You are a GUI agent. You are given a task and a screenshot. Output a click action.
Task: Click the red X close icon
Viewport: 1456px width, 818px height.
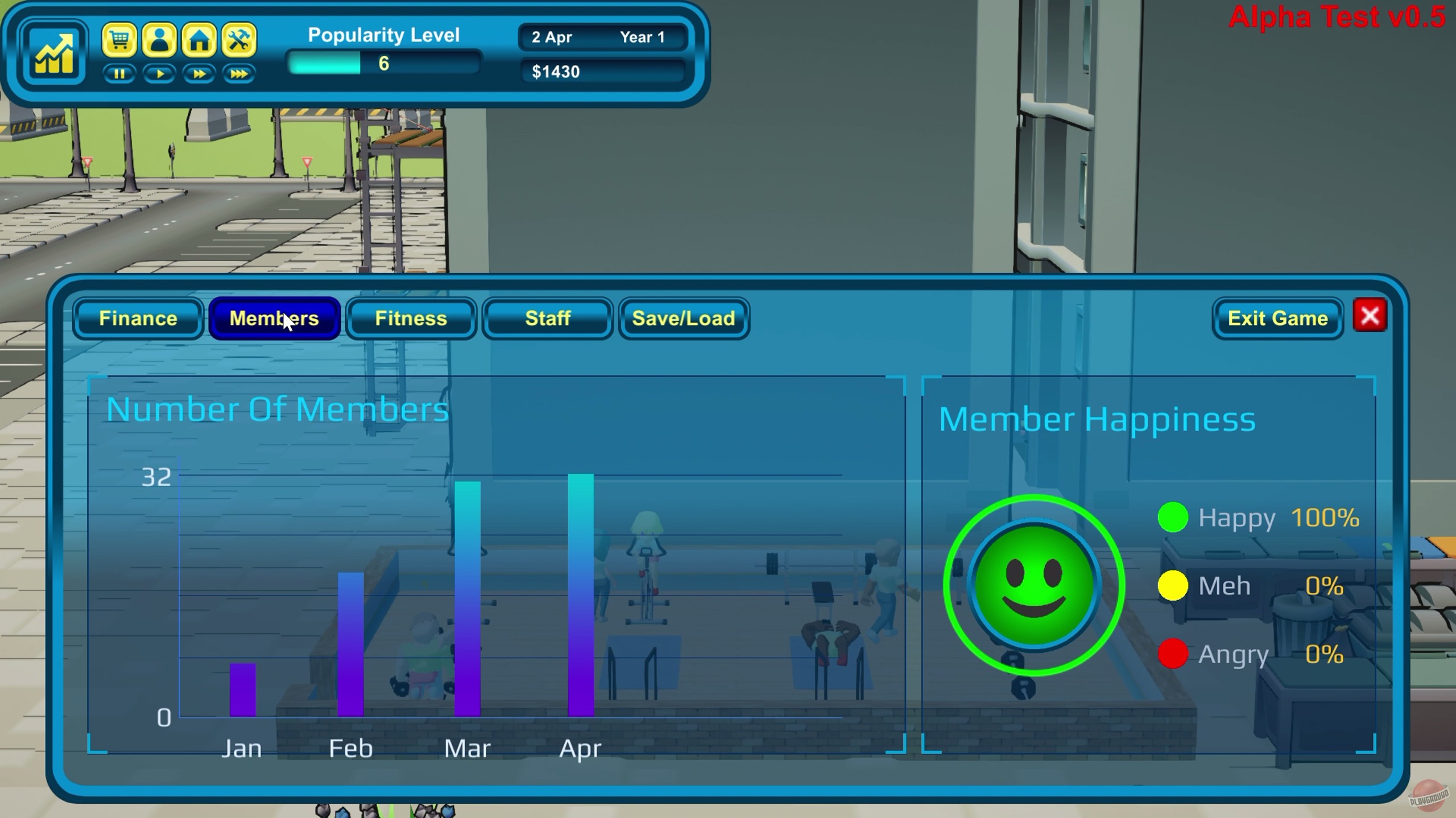click(1370, 316)
